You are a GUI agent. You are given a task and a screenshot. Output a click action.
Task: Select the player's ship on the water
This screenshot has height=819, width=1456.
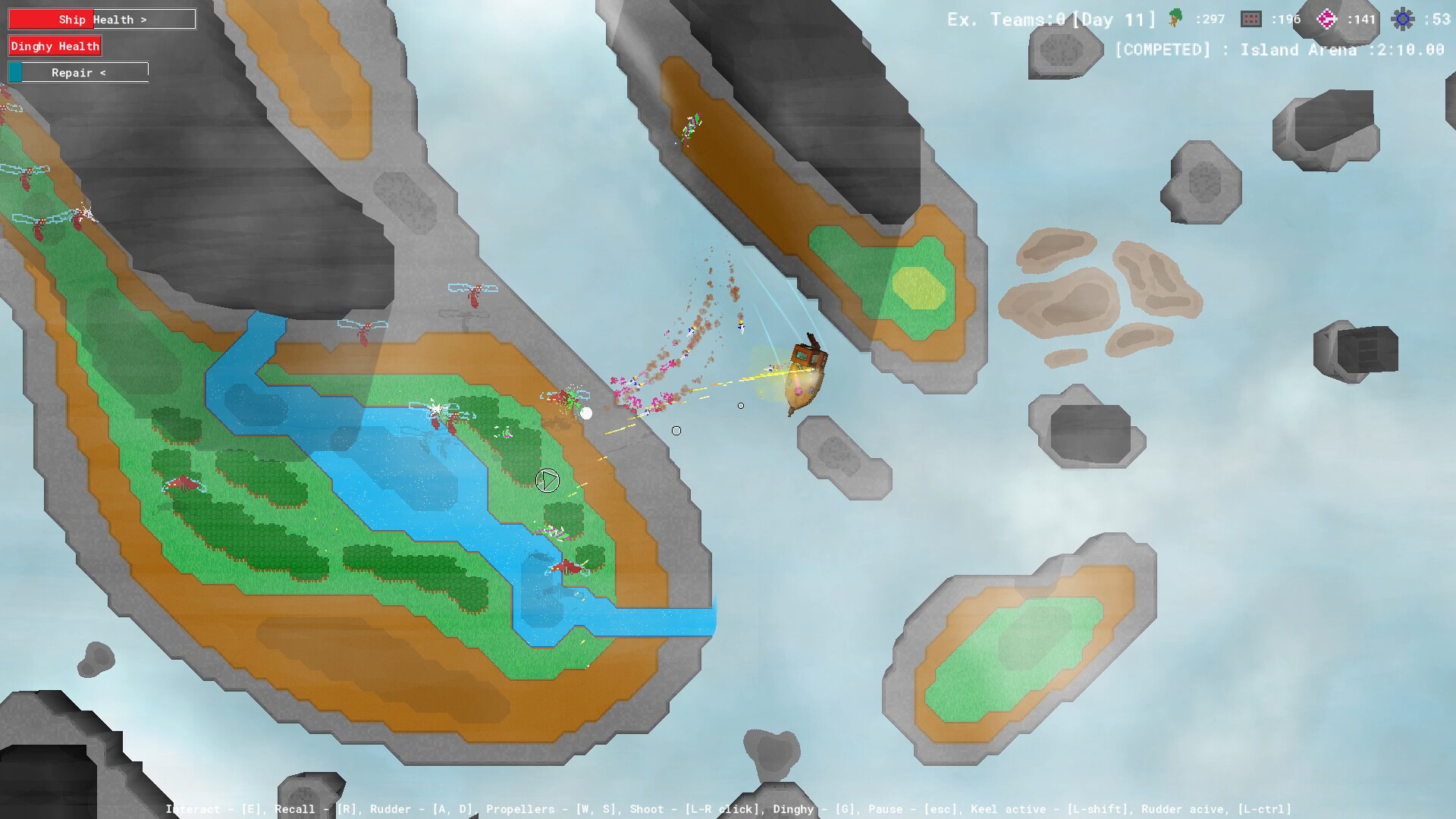pyautogui.click(x=804, y=372)
